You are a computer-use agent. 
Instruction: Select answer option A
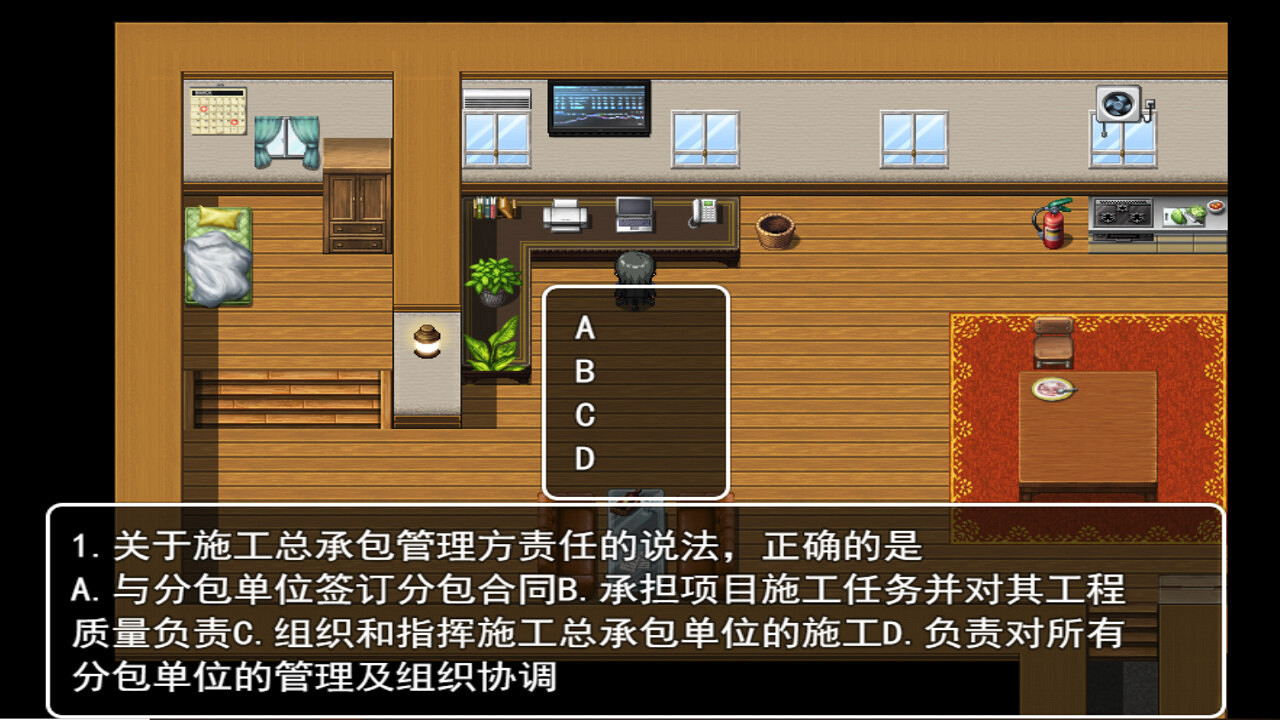tap(585, 328)
